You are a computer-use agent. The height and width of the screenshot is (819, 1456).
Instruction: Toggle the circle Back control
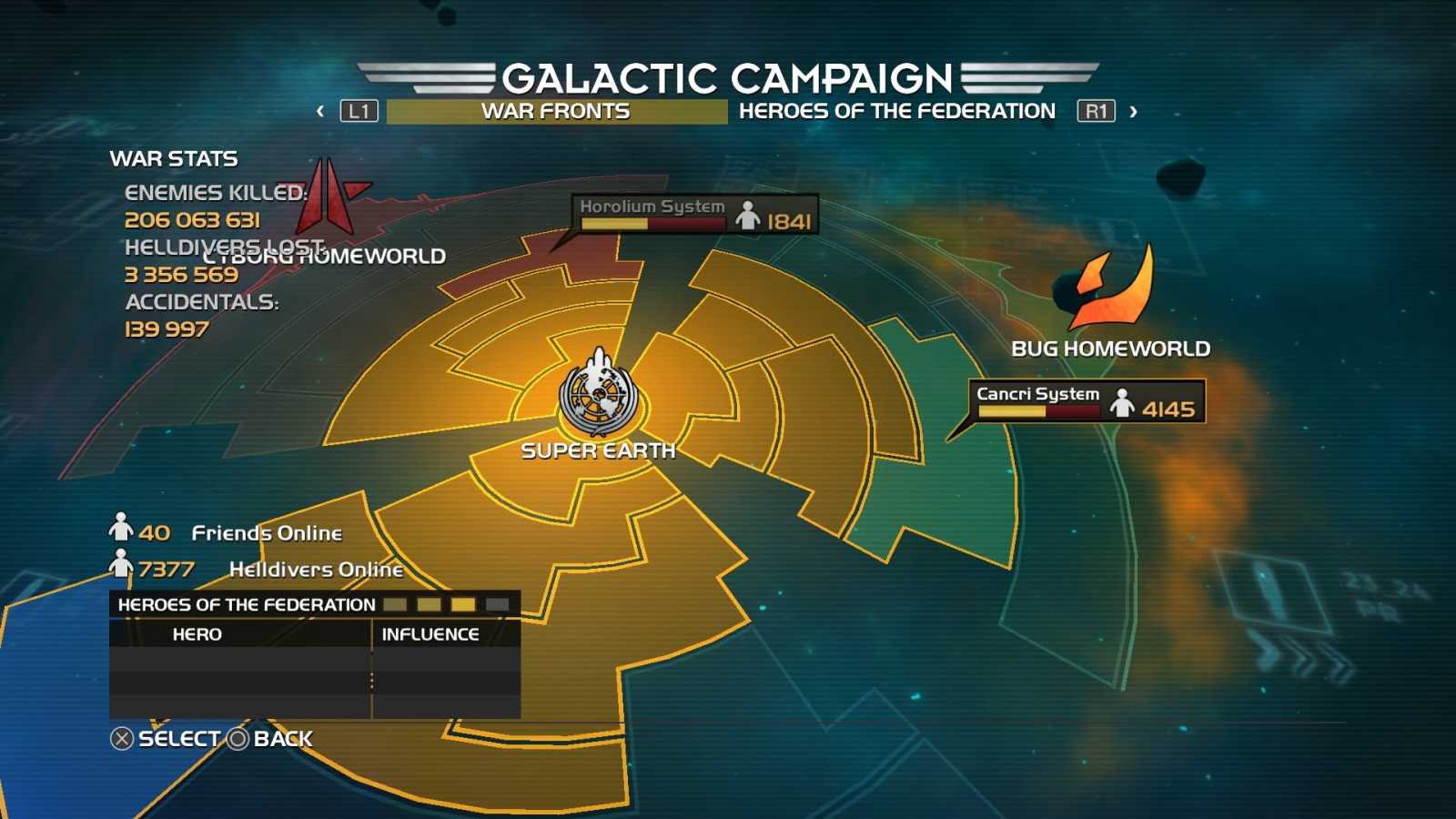point(238,739)
